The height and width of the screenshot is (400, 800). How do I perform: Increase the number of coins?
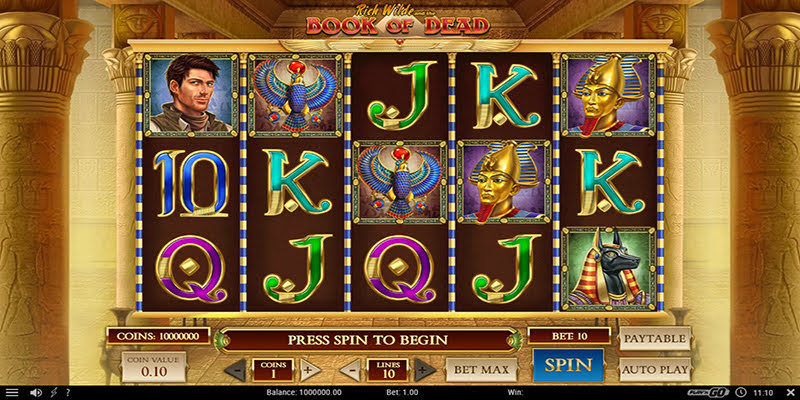tap(309, 369)
